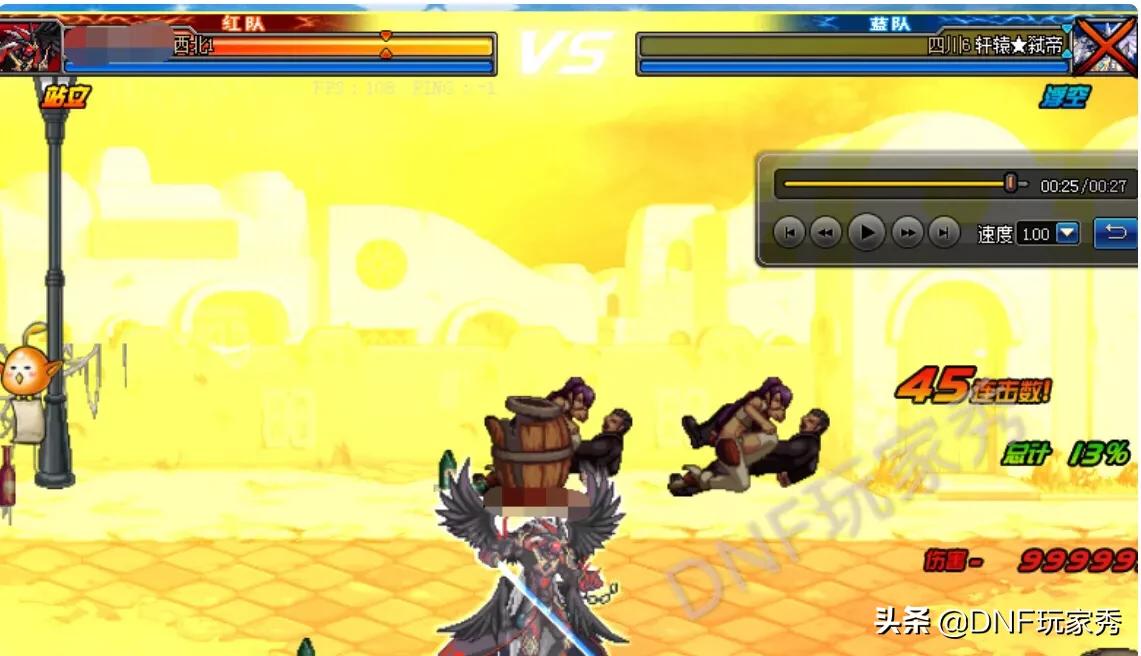Open the playback speed dropdown
Image resolution: width=1141 pixels, height=656 pixels.
tap(1067, 233)
